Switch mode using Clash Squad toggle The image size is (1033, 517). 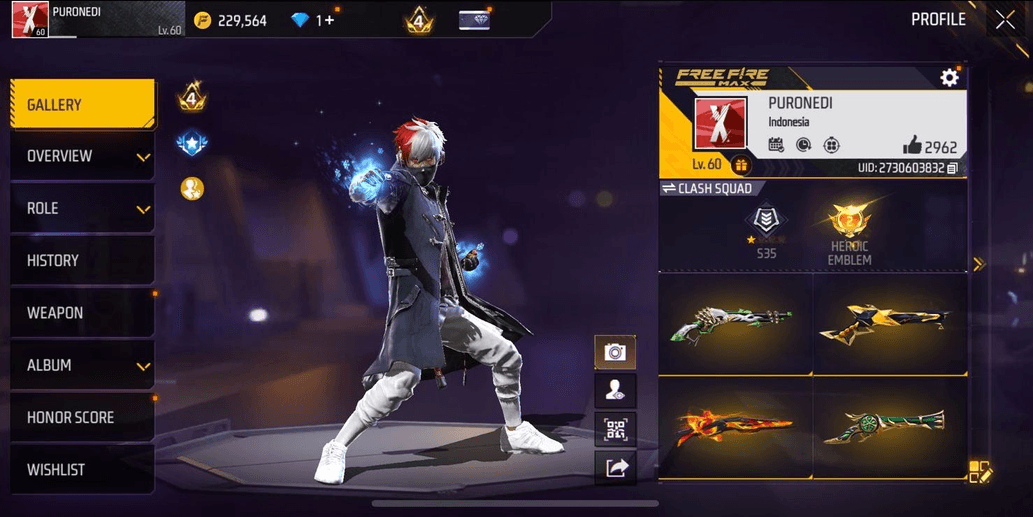[x=706, y=188]
